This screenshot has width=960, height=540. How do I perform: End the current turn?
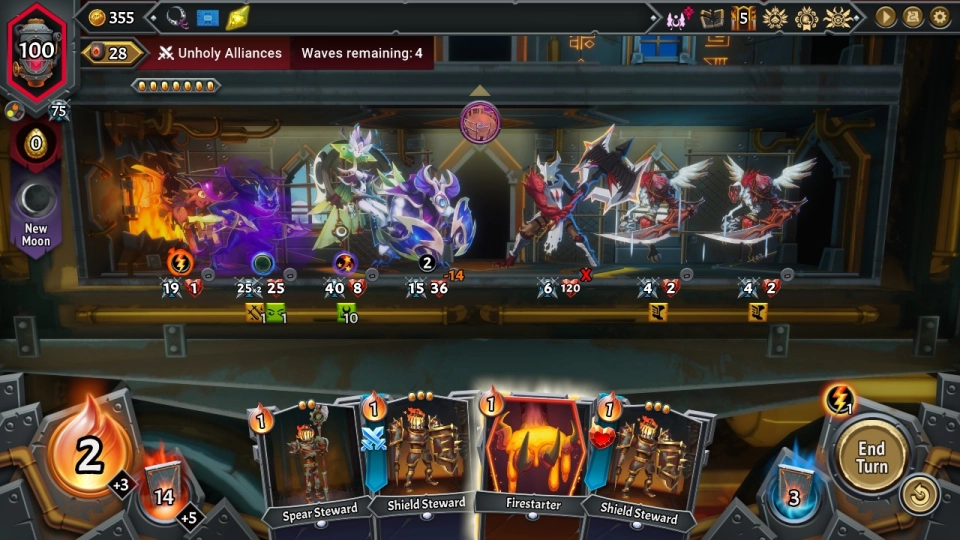click(871, 458)
